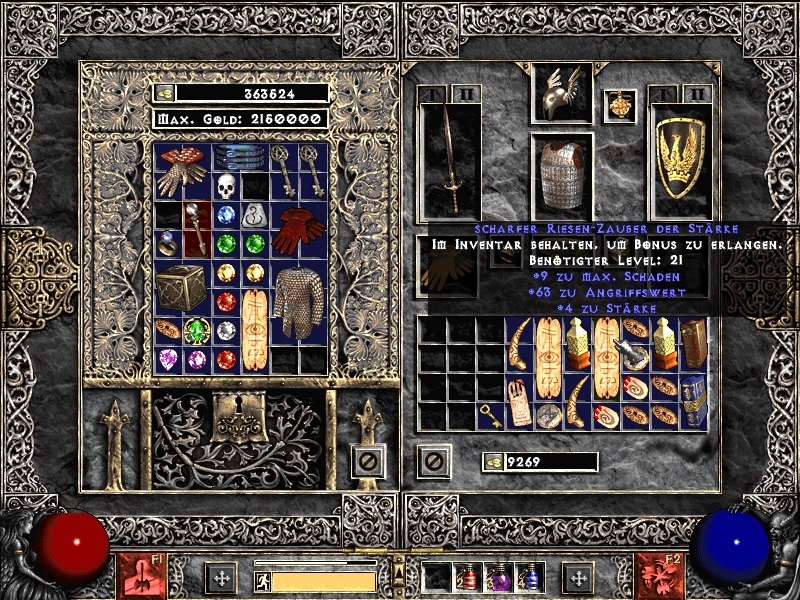Click the inventory gold coin button

493,461
